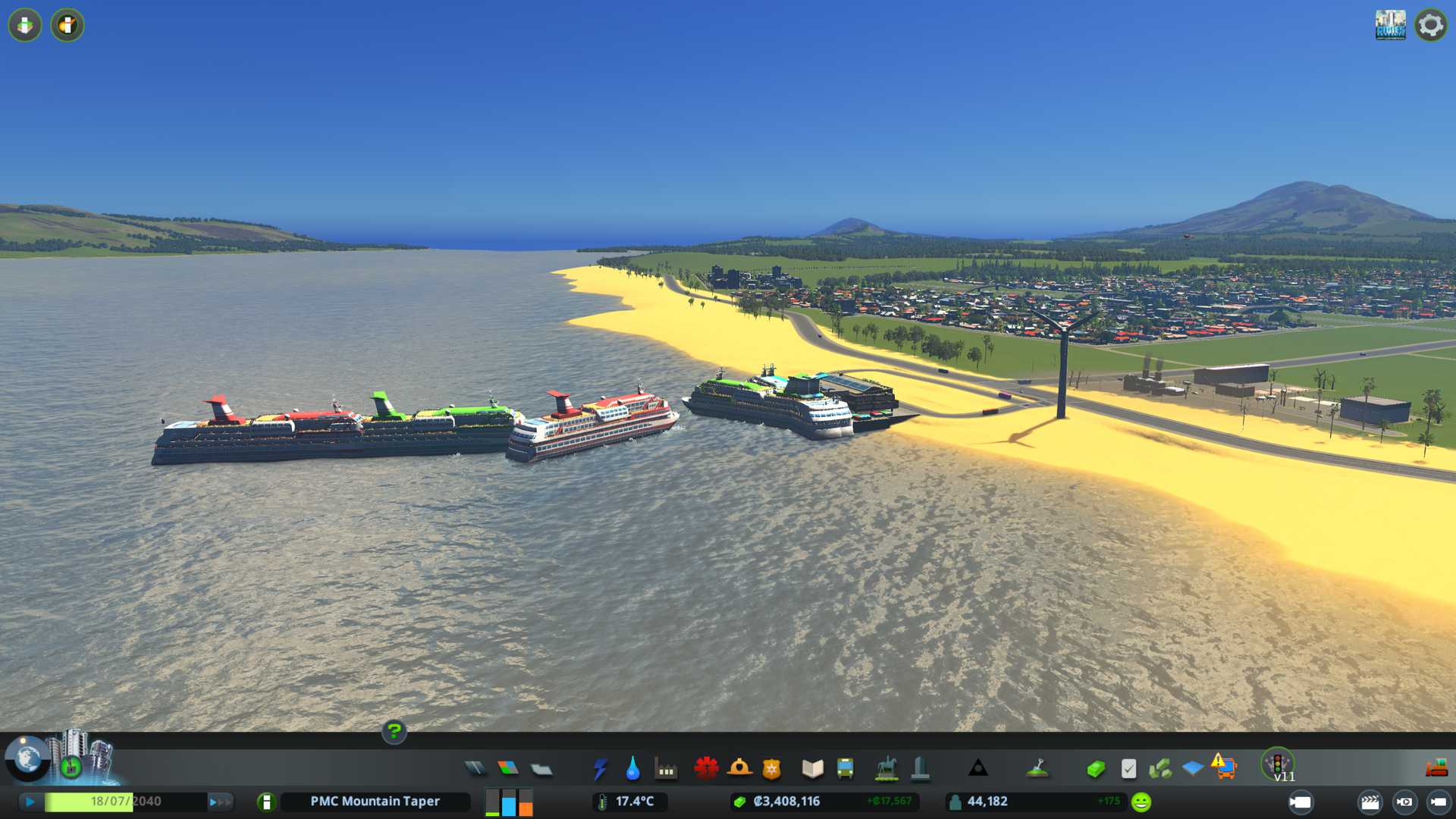Activate the bulldozer tool
This screenshot has width=1456, height=819.
1436,769
